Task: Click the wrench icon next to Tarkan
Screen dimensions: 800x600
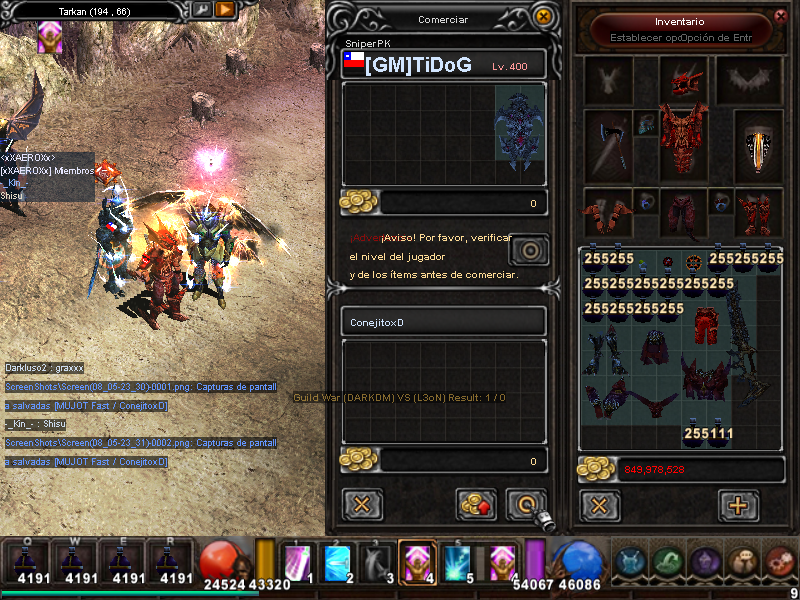Action: pyautogui.click(x=201, y=10)
